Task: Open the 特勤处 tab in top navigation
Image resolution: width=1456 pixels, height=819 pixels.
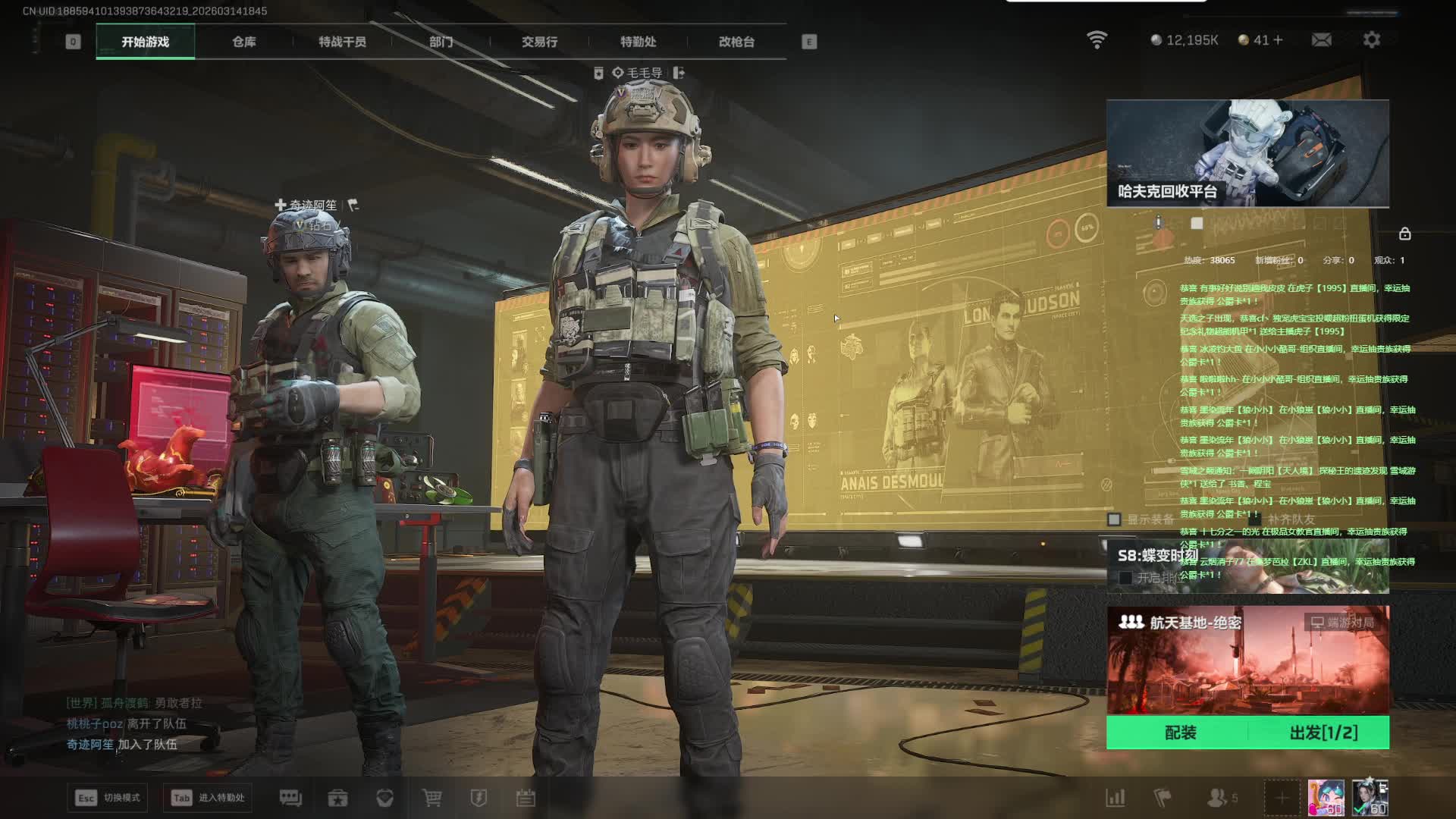Action: click(x=638, y=42)
